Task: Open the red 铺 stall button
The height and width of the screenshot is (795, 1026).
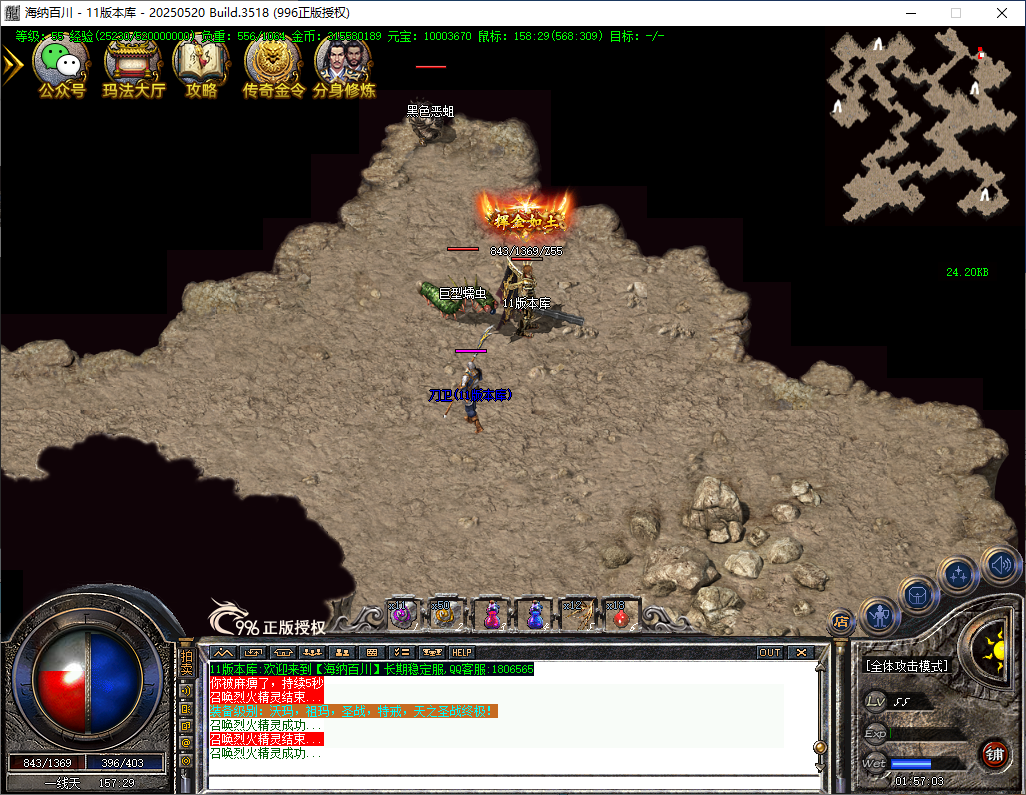Action: point(993,752)
